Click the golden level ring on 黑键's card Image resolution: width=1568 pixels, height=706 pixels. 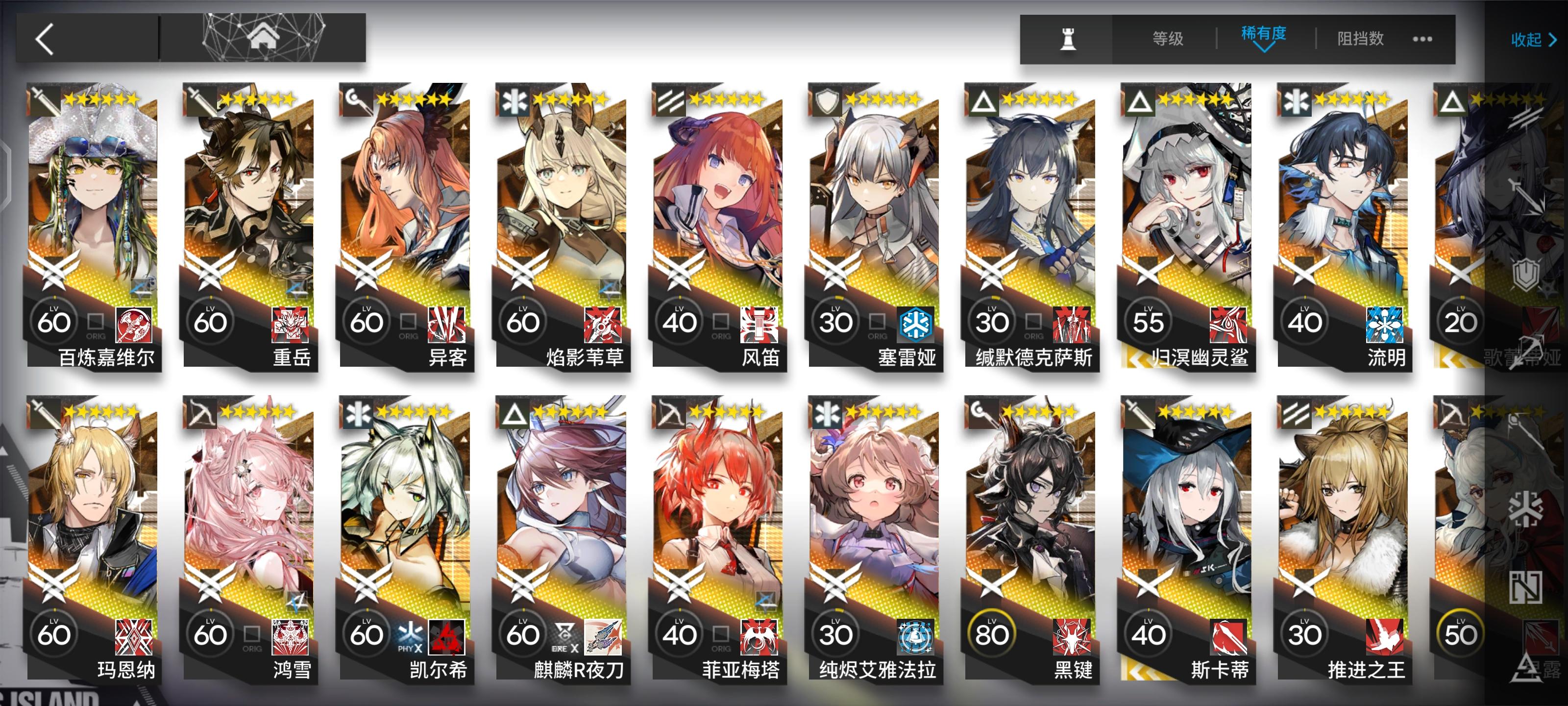(x=992, y=634)
